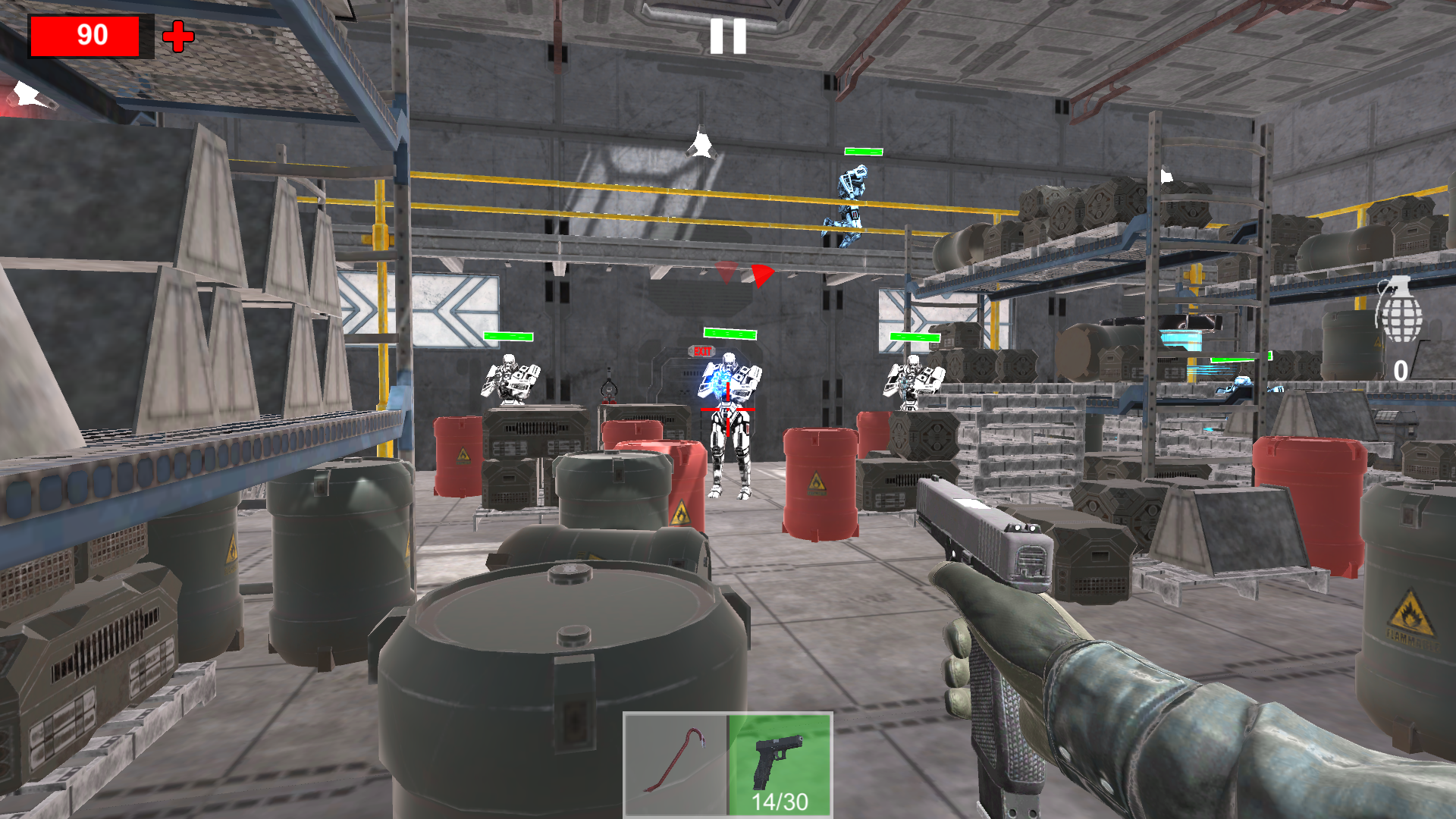Screen dimensions: 1456x819
Task: Click the green health bar above the central robot
Action: click(x=729, y=332)
